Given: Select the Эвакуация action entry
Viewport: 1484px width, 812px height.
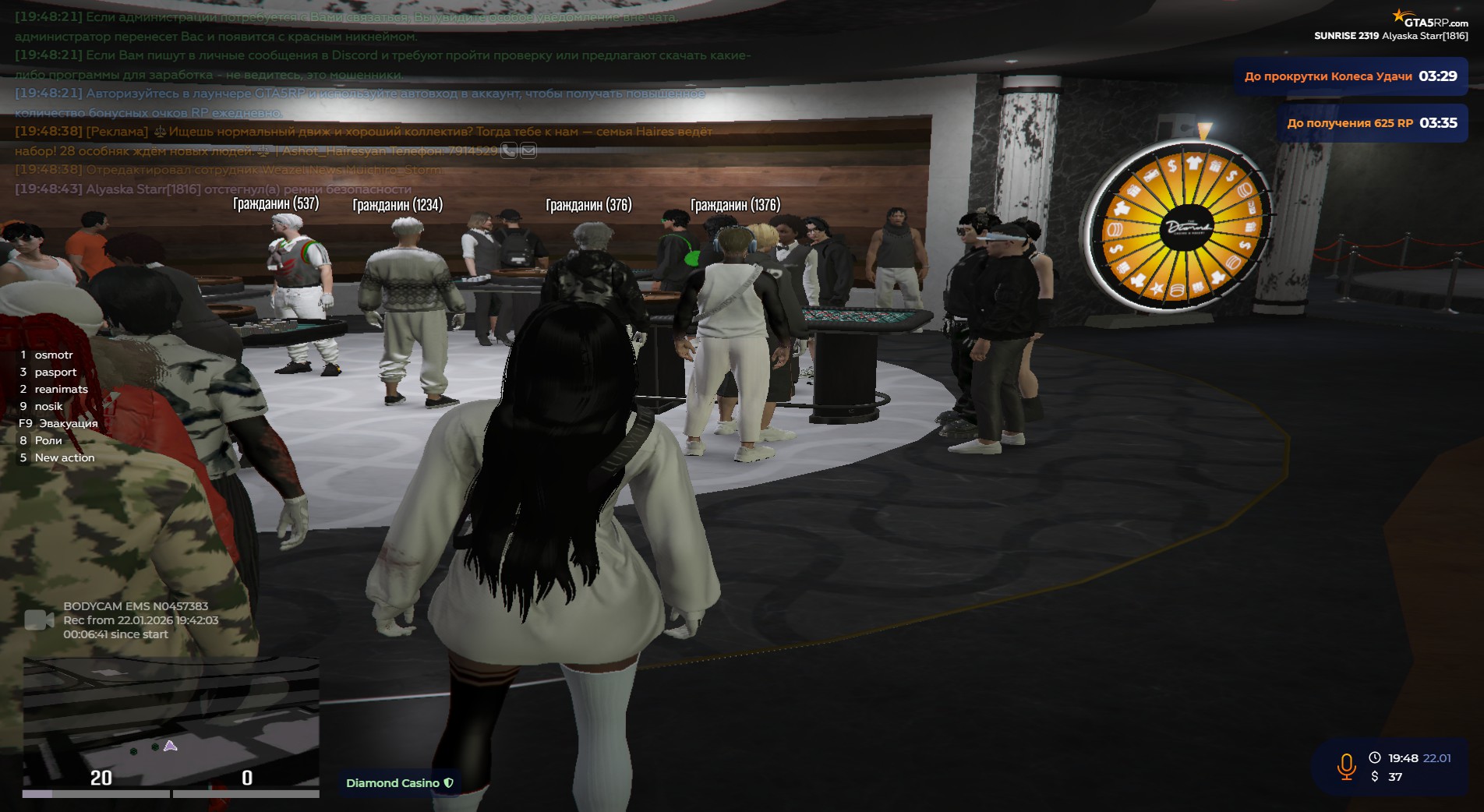Looking at the screenshot, I should tap(68, 423).
